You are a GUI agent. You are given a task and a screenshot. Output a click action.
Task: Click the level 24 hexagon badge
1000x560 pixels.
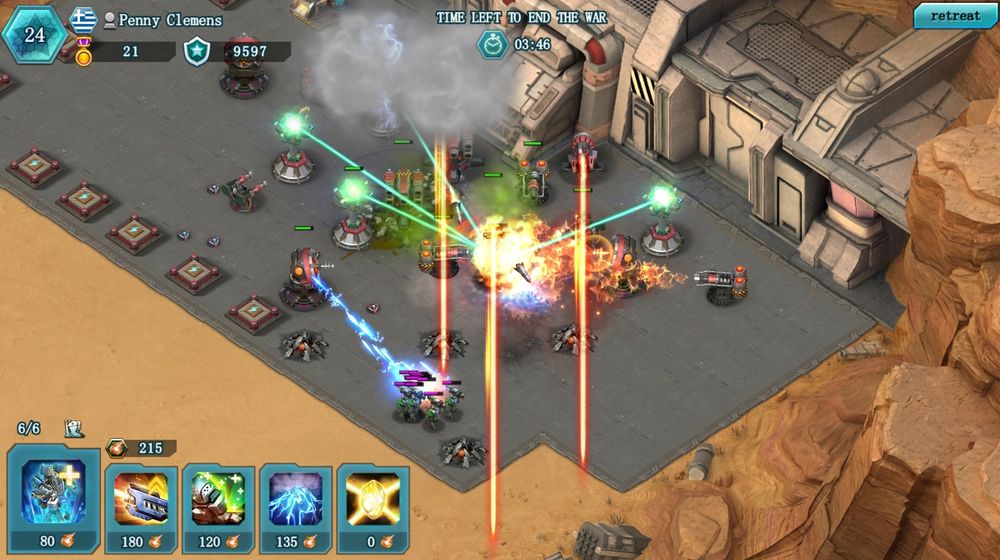coord(35,34)
